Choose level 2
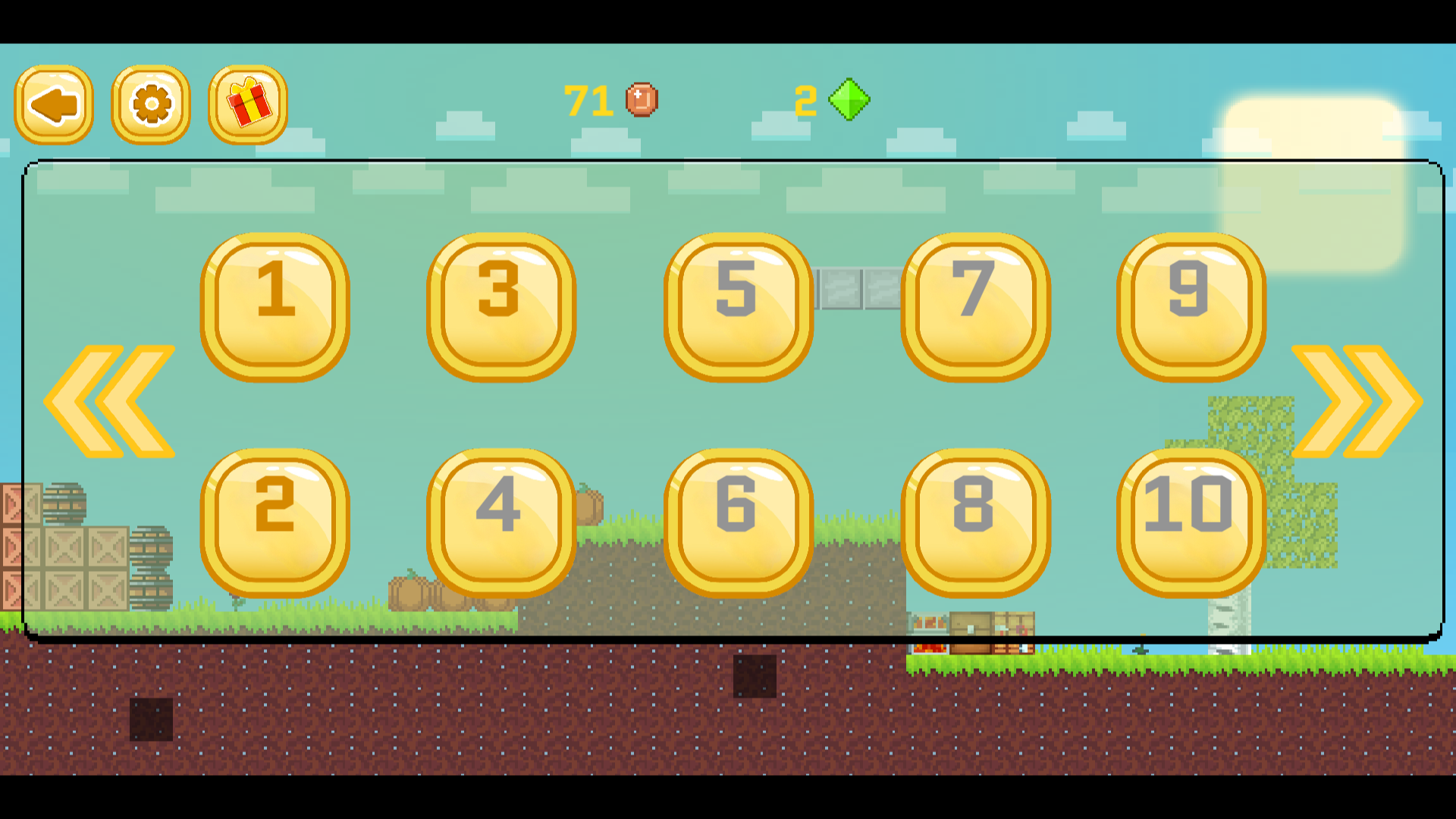The width and height of the screenshot is (1456, 819). point(275,522)
